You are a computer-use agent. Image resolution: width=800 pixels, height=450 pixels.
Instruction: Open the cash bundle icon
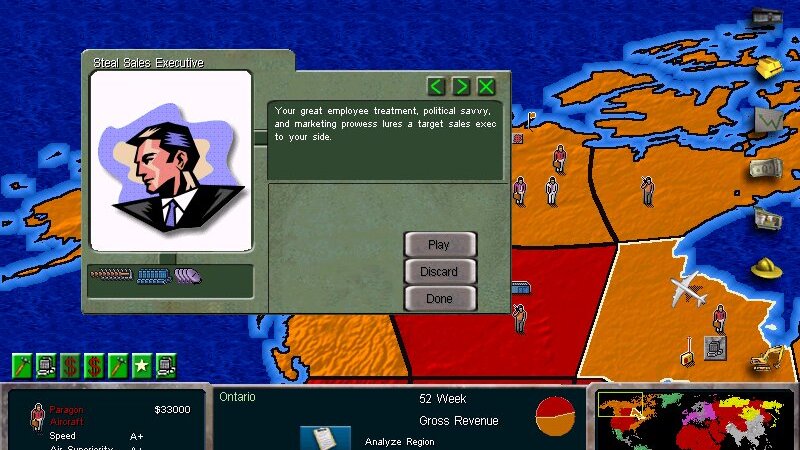coord(766,170)
